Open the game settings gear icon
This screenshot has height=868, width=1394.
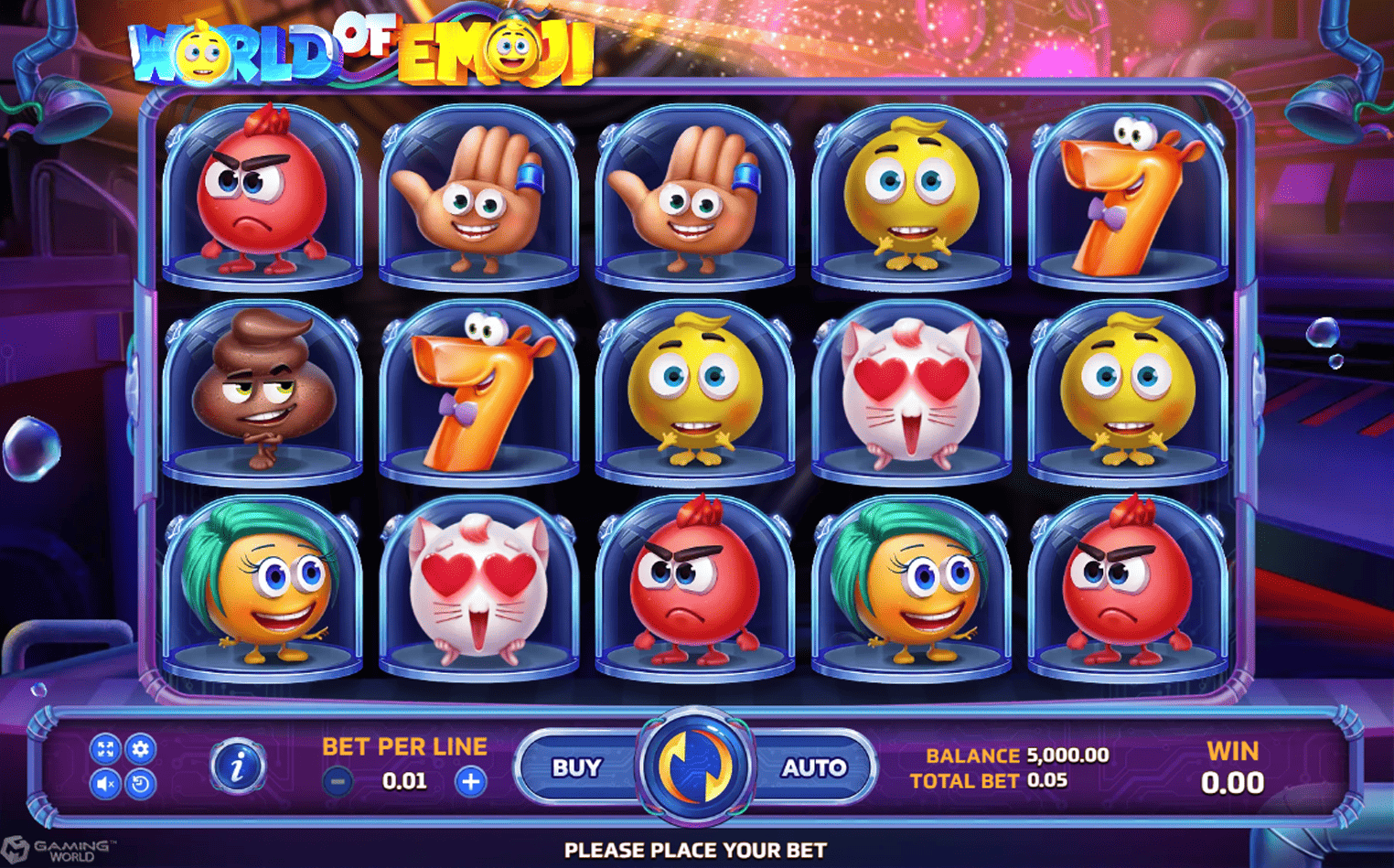139,748
